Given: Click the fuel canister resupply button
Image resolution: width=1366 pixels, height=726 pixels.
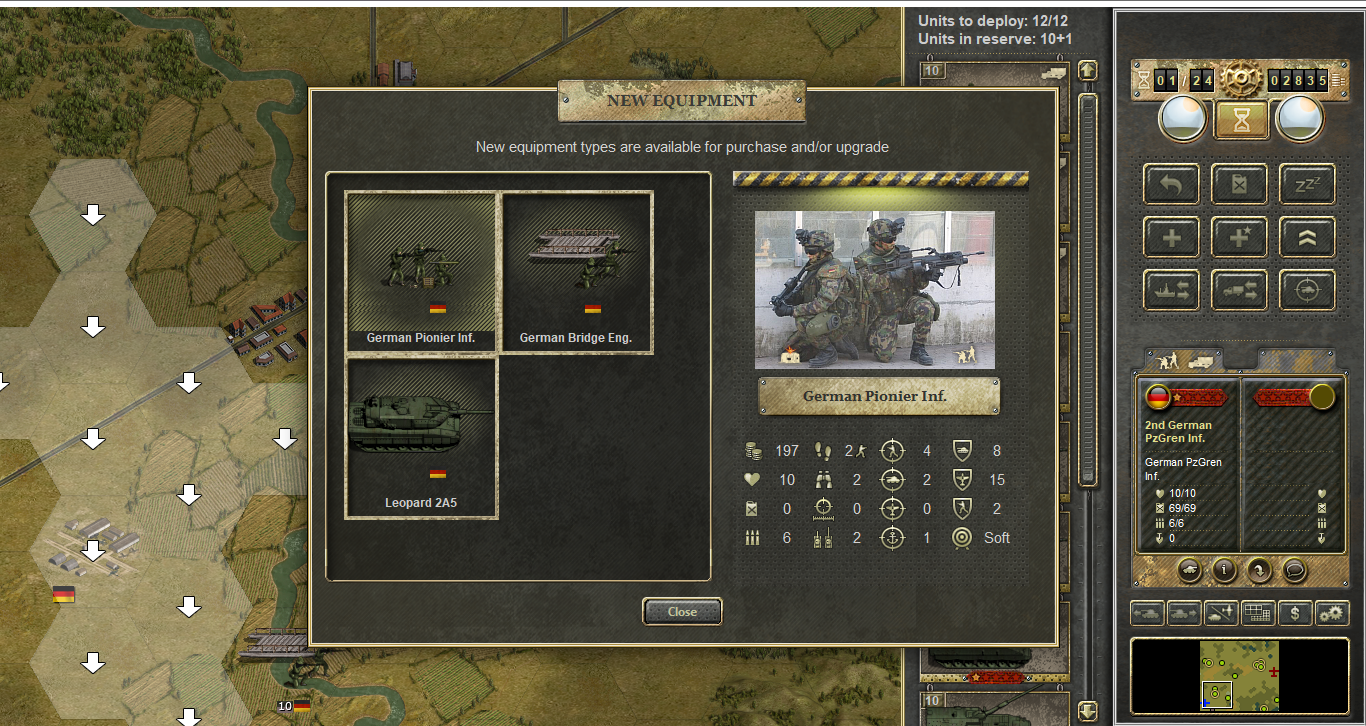Looking at the screenshot, I should tap(1240, 184).
